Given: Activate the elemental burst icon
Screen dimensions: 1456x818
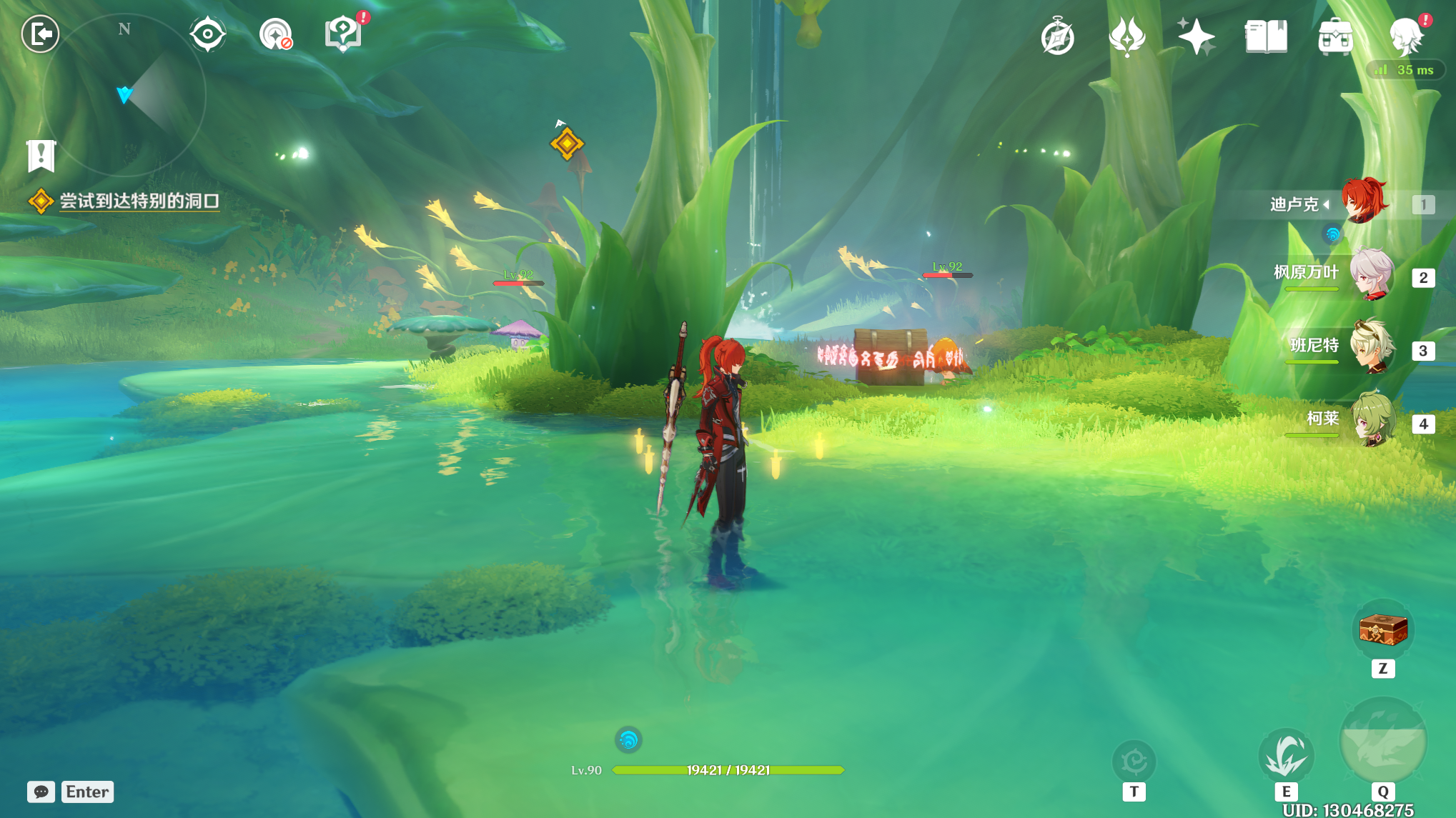Looking at the screenshot, I should point(1382,742).
